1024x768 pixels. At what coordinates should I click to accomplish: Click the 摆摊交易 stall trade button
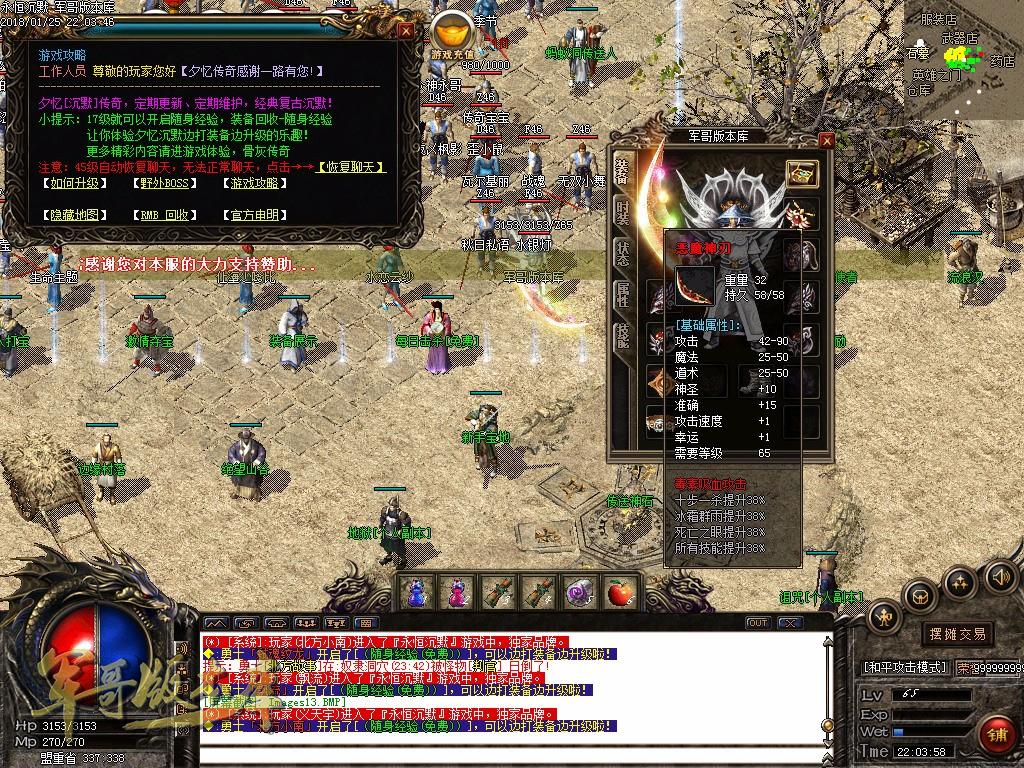(x=957, y=634)
